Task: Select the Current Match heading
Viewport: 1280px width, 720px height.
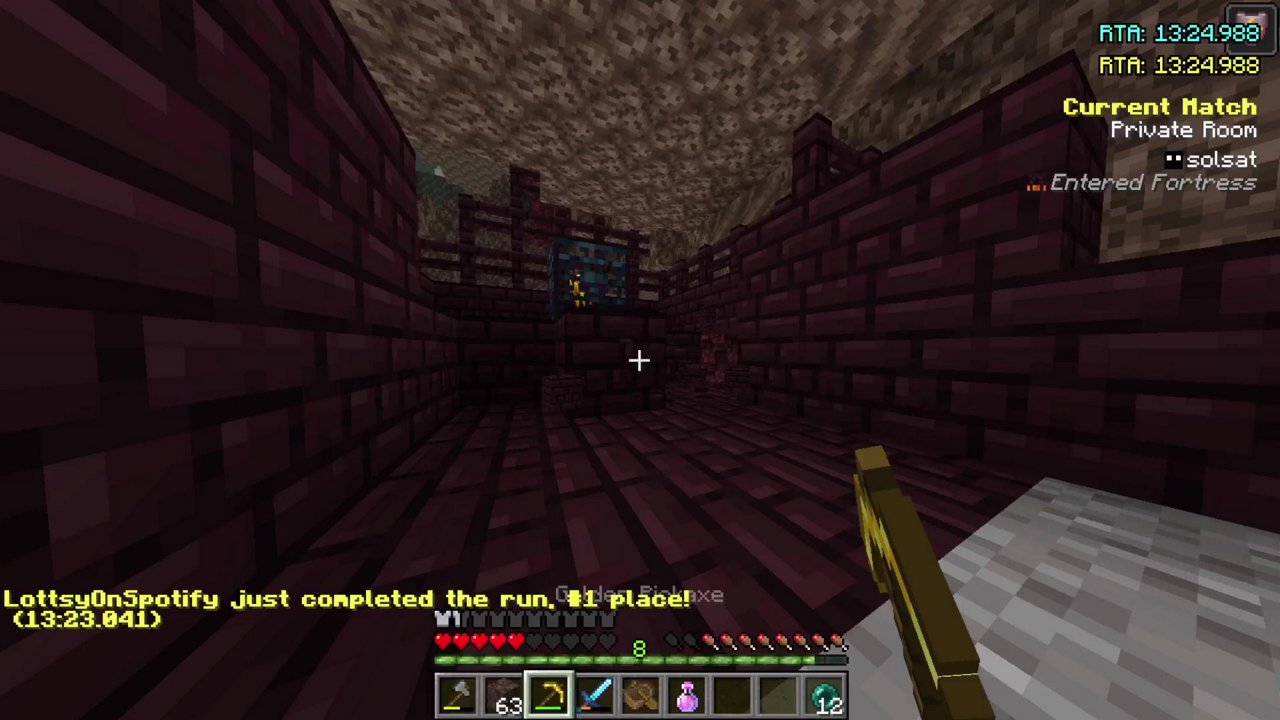Action: (x=1159, y=107)
